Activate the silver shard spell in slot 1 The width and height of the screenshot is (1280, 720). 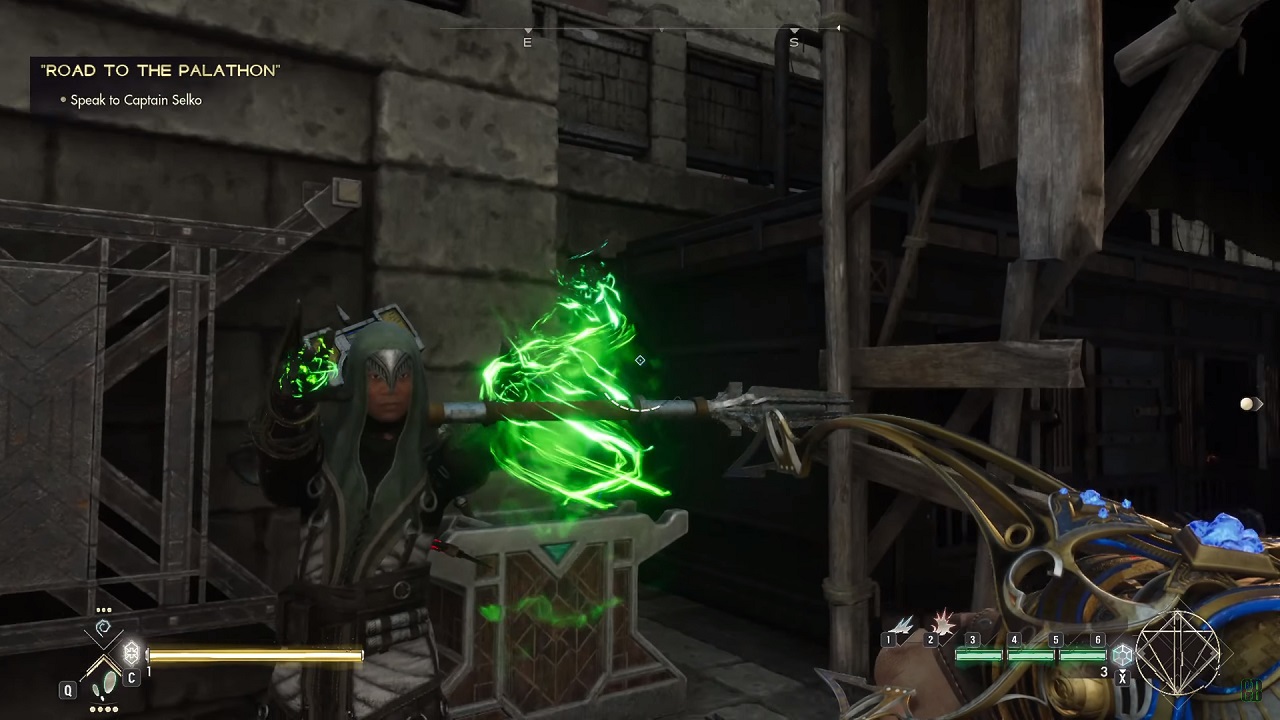click(x=903, y=626)
